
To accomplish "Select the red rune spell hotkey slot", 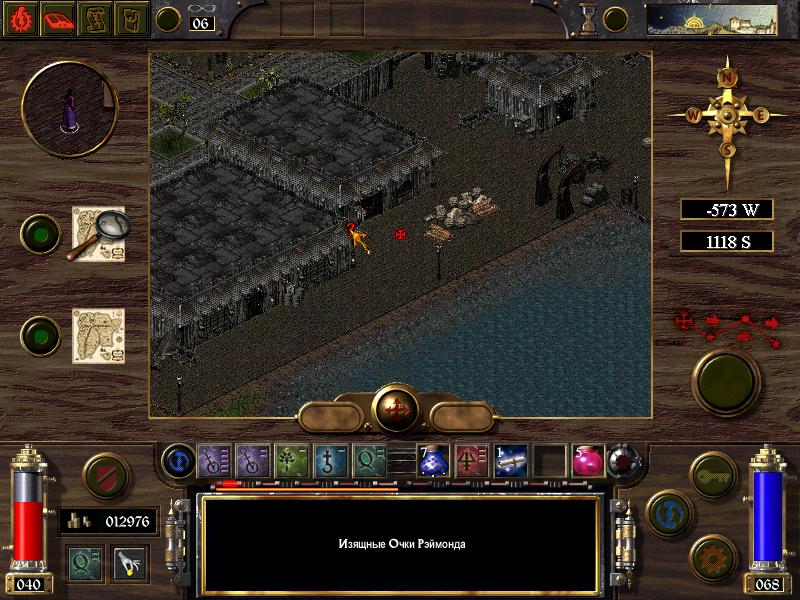I will point(473,459).
